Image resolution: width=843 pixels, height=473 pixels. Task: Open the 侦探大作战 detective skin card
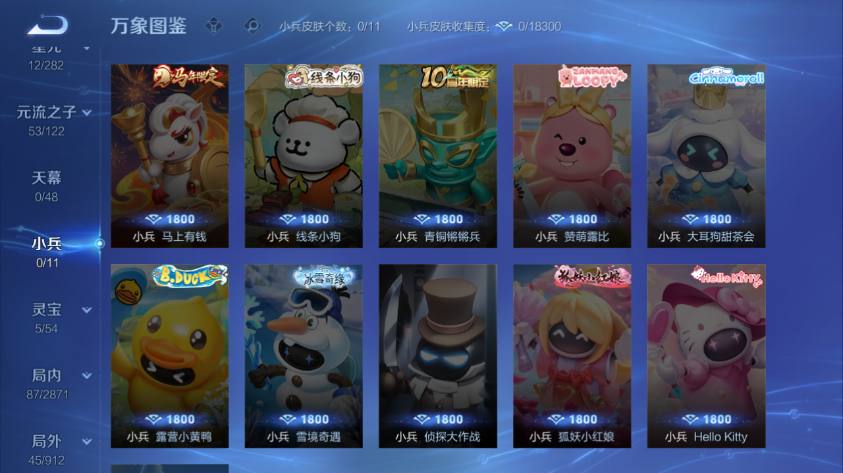(438, 355)
